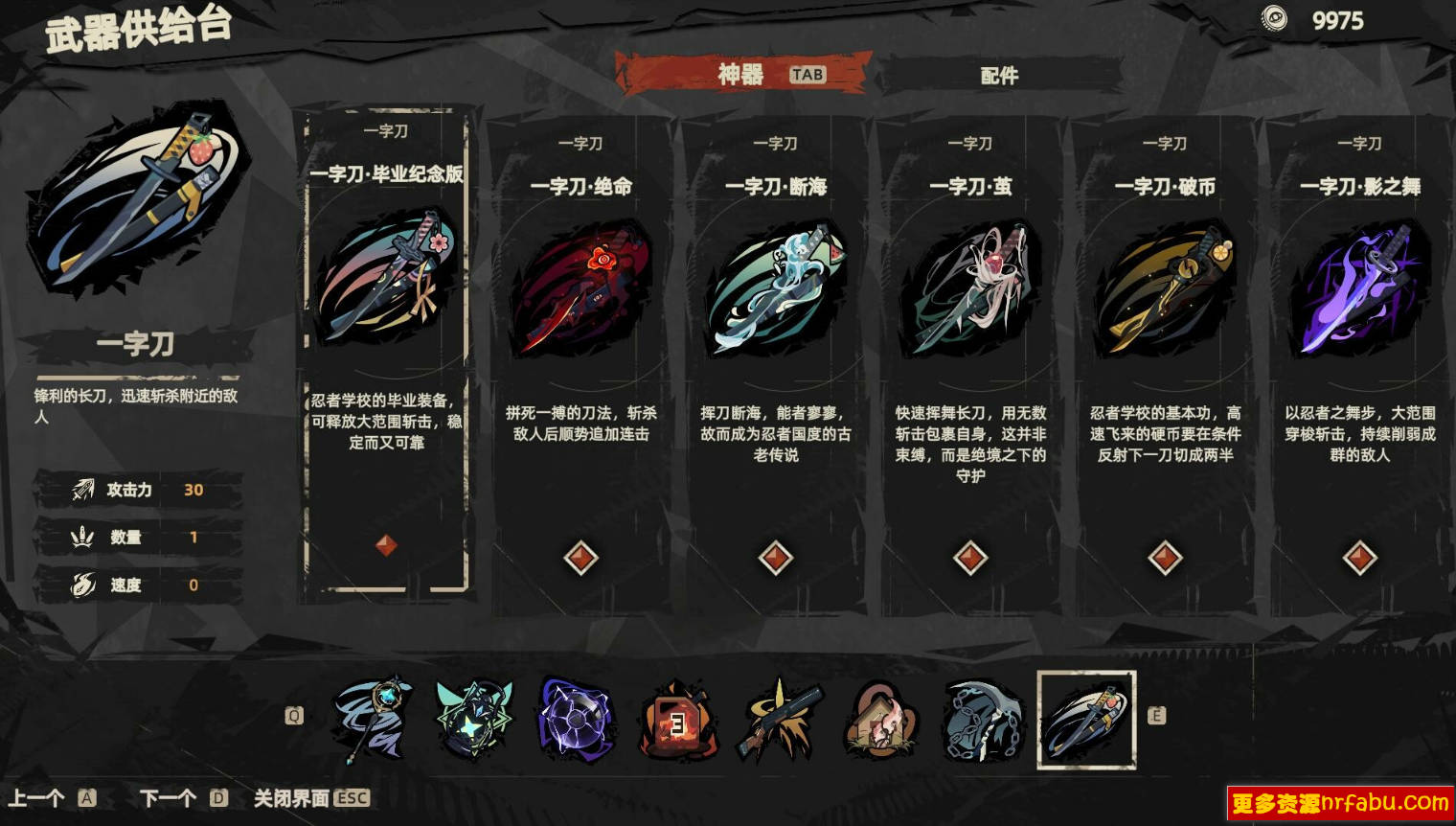Image resolution: width=1456 pixels, height=826 pixels.
Task: Click the 攻击力 attack power stat icon
Action: (81, 489)
